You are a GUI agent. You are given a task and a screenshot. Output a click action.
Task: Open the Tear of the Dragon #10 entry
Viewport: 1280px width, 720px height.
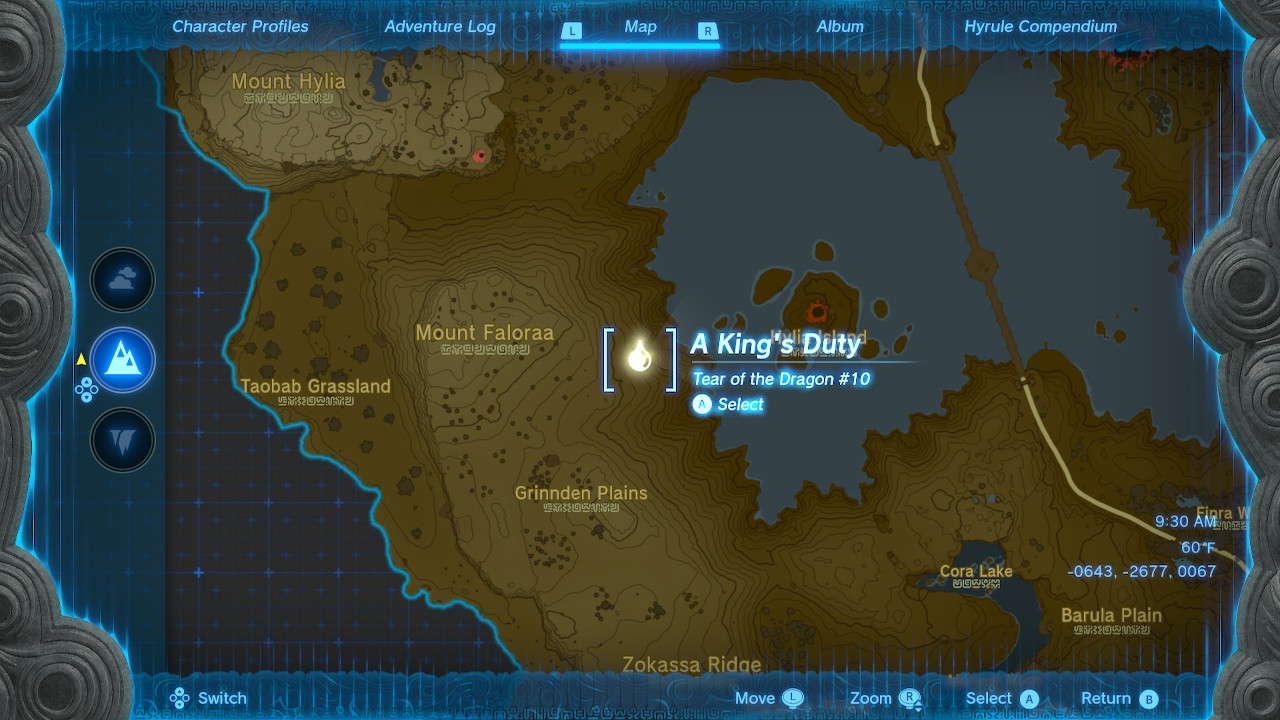(783, 379)
